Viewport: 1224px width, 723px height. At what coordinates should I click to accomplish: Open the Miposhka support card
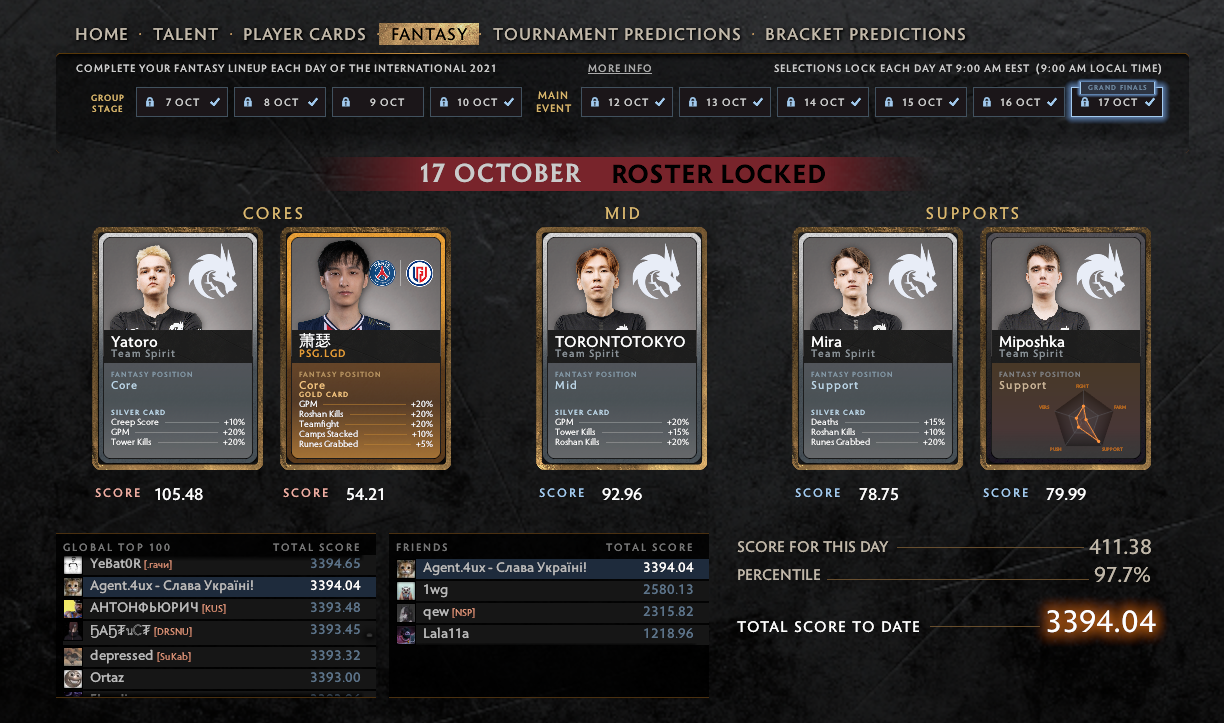coord(1065,348)
